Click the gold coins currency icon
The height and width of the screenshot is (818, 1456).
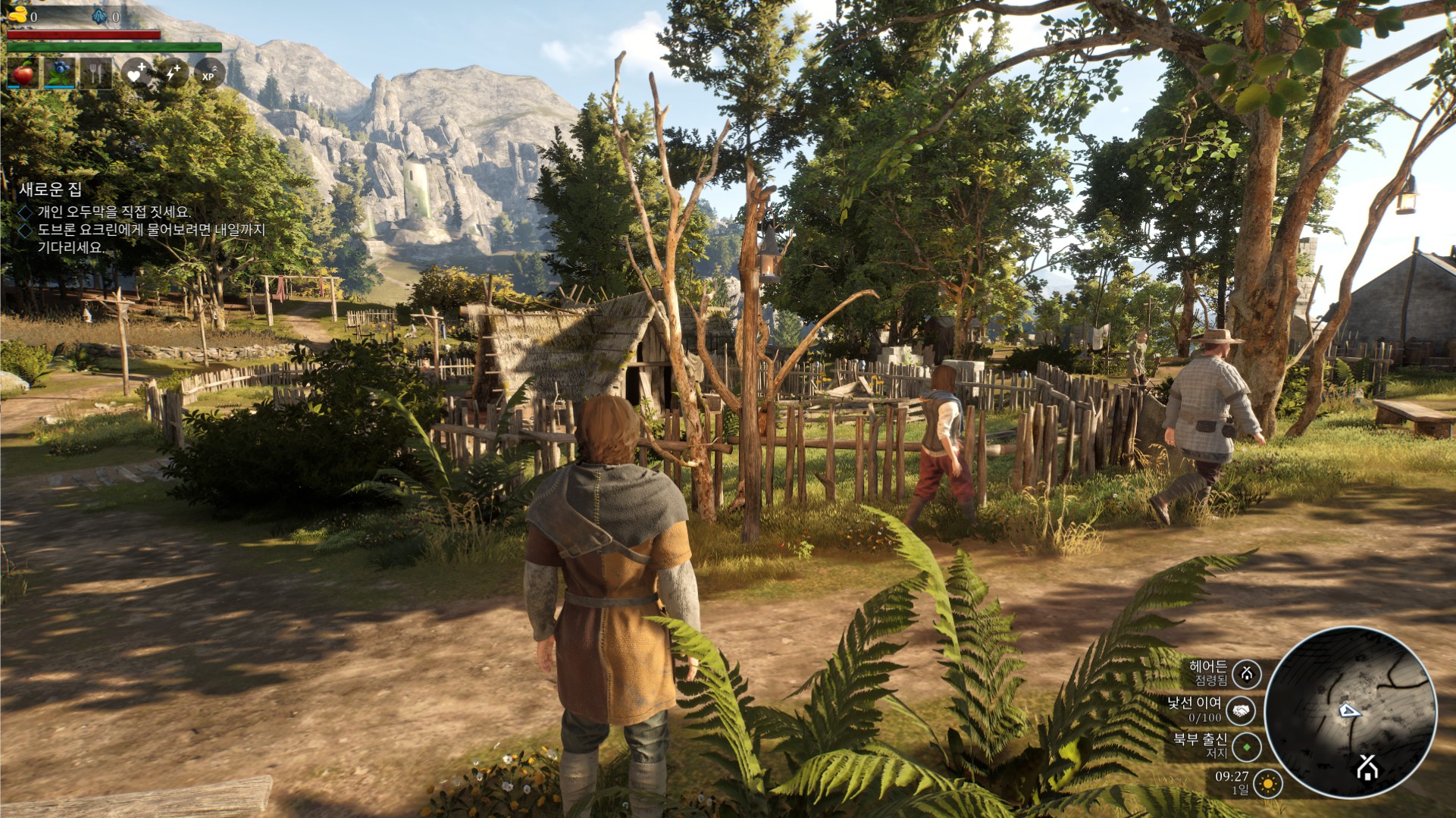click(x=17, y=15)
